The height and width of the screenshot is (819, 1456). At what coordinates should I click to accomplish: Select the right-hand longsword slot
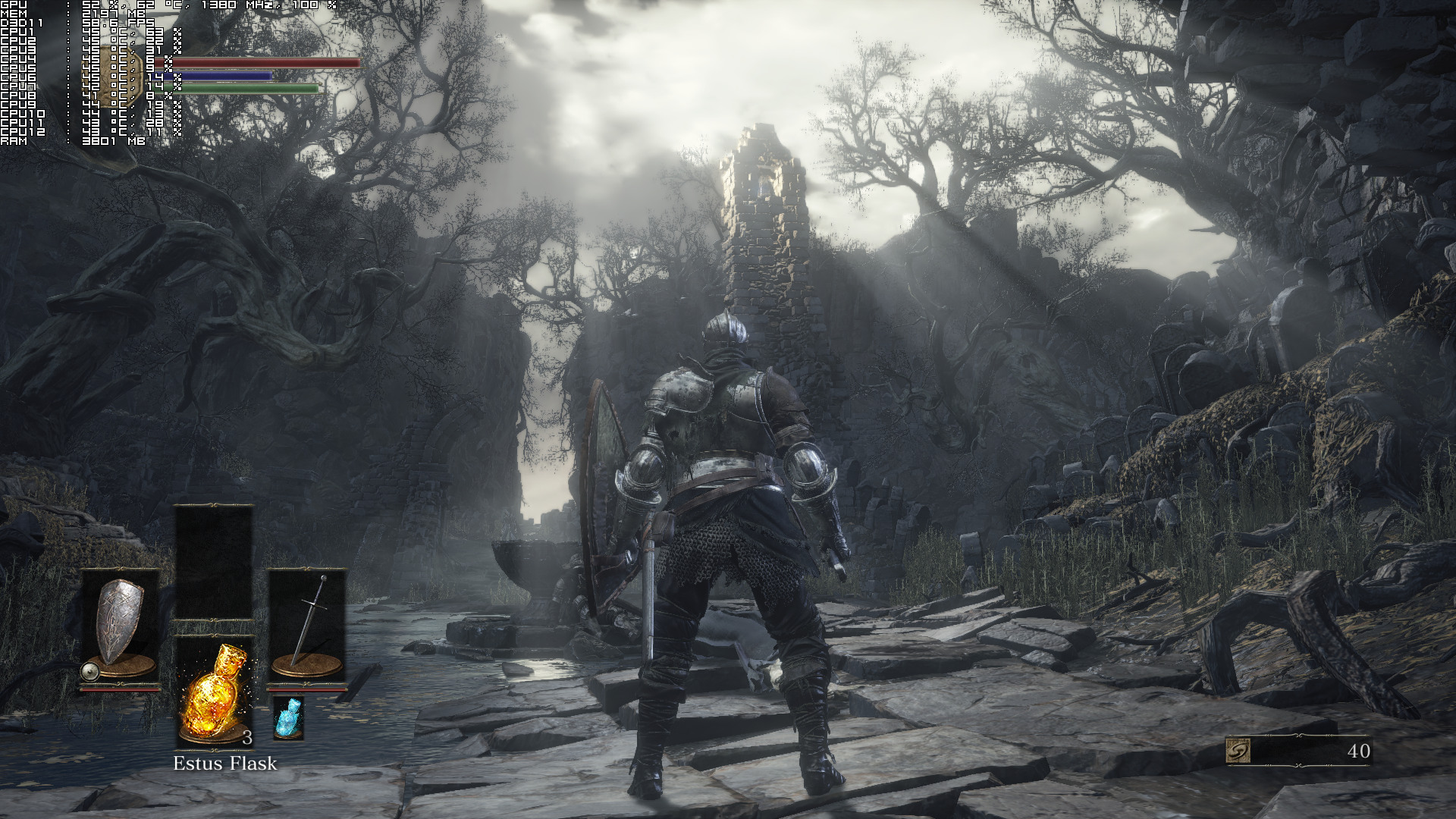307,628
